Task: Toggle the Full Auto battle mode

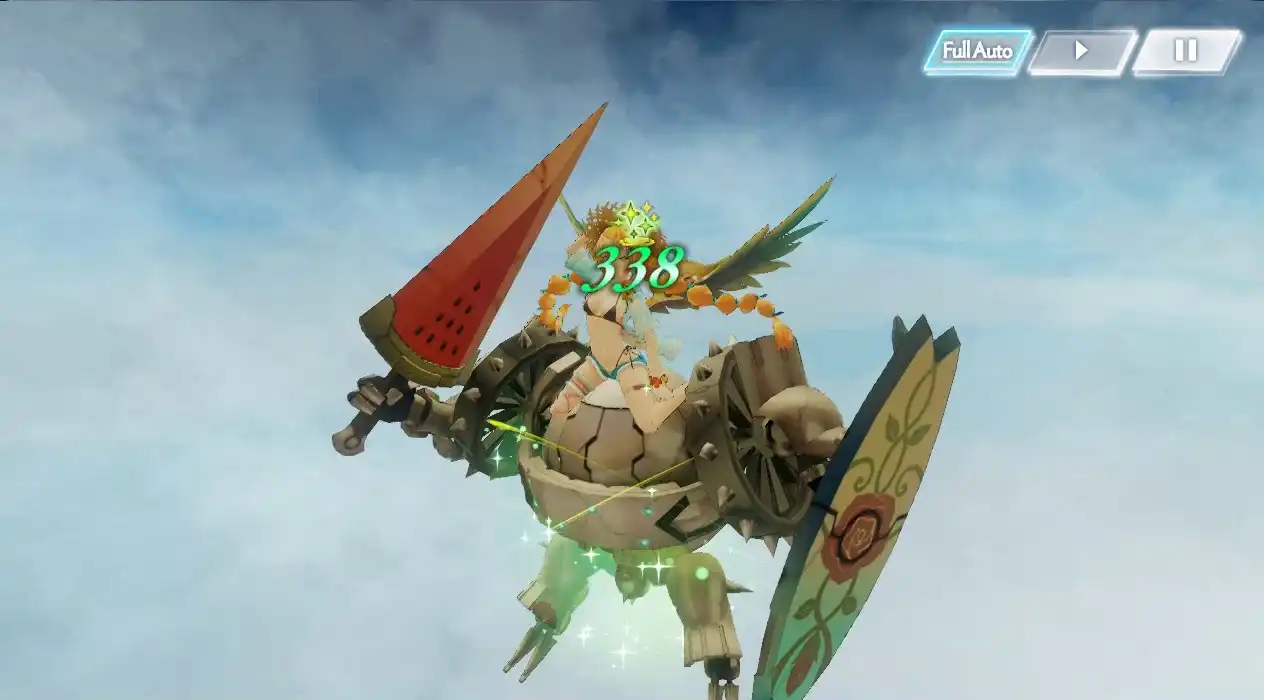Action: [977, 51]
